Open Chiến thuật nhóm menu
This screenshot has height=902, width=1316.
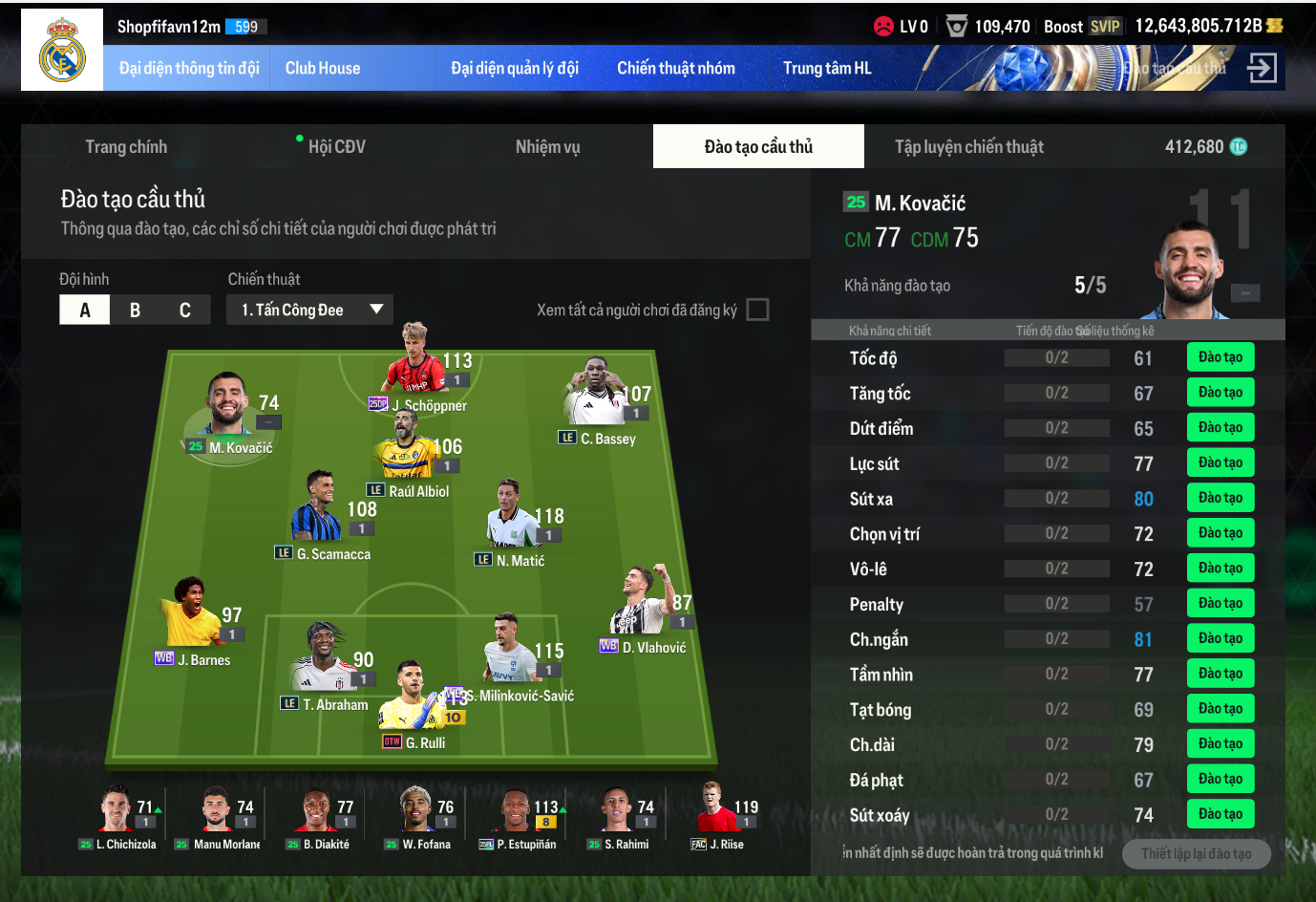click(x=675, y=68)
